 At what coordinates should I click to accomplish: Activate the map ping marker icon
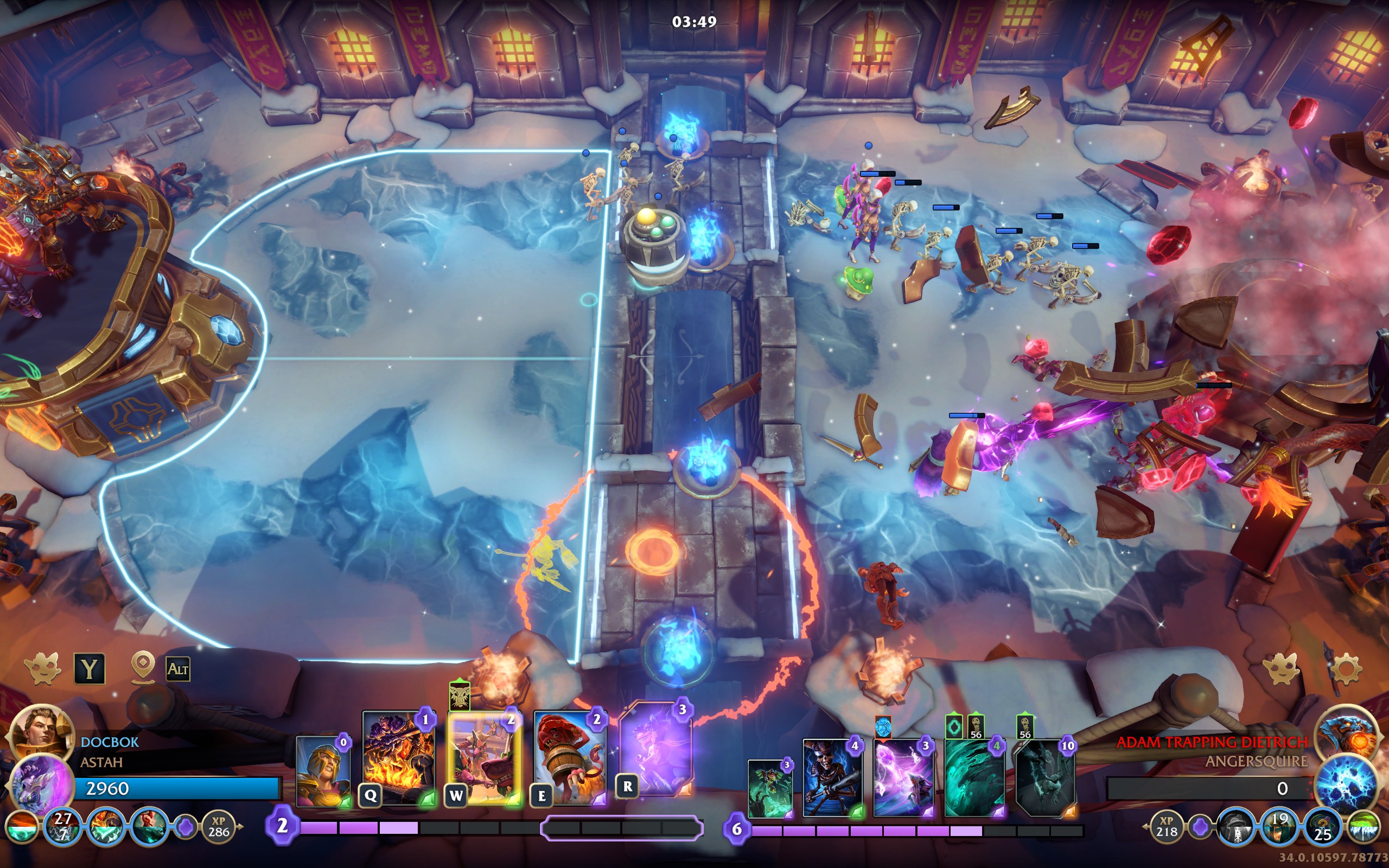point(143,667)
